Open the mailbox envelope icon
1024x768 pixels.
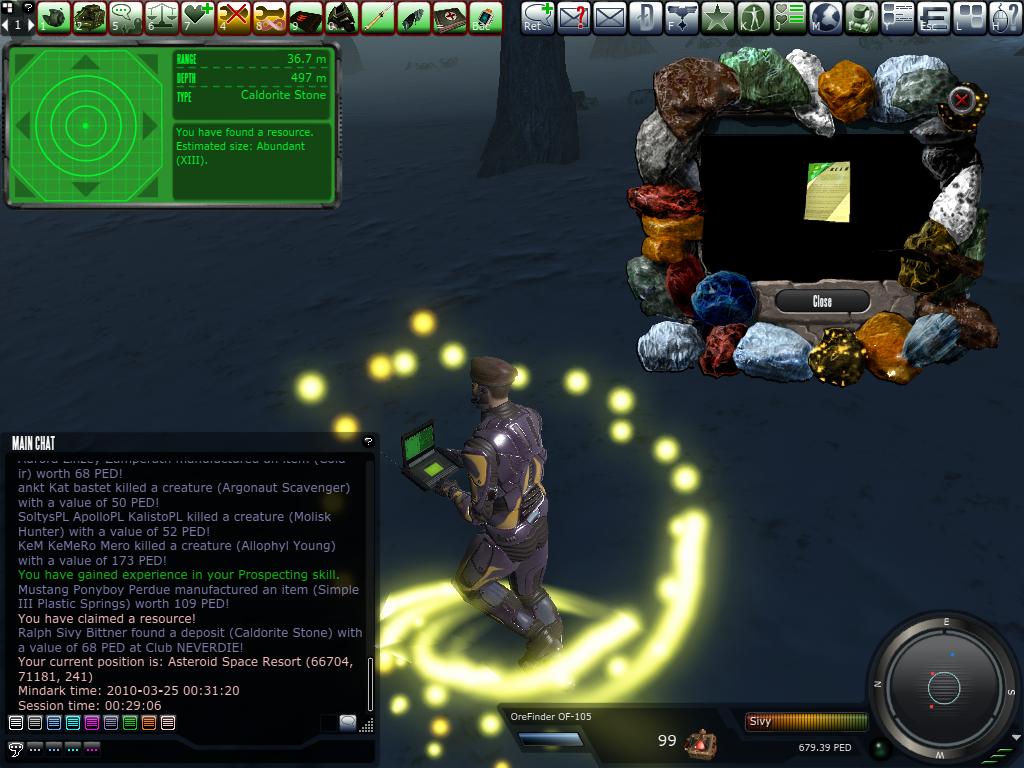click(x=609, y=16)
